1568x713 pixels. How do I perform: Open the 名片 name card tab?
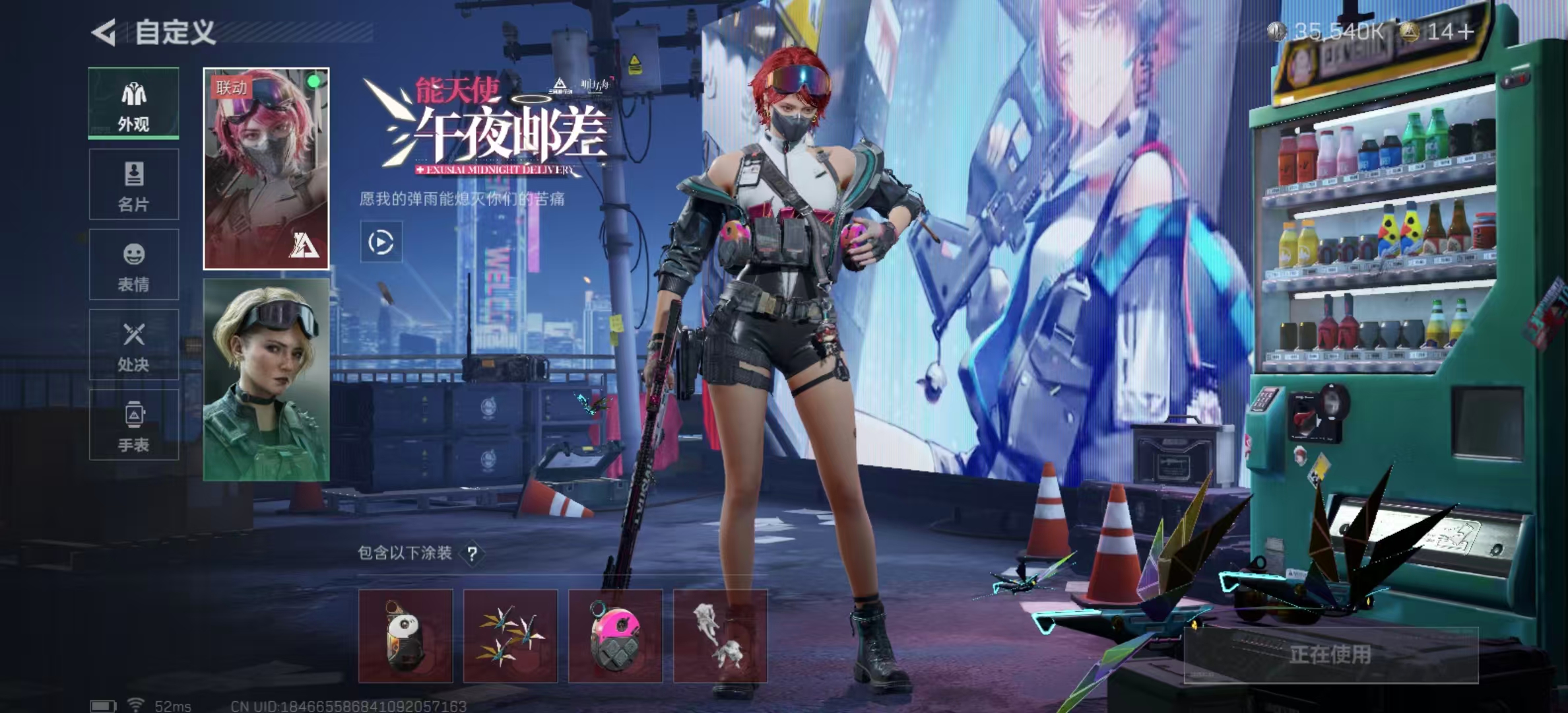point(134,184)
